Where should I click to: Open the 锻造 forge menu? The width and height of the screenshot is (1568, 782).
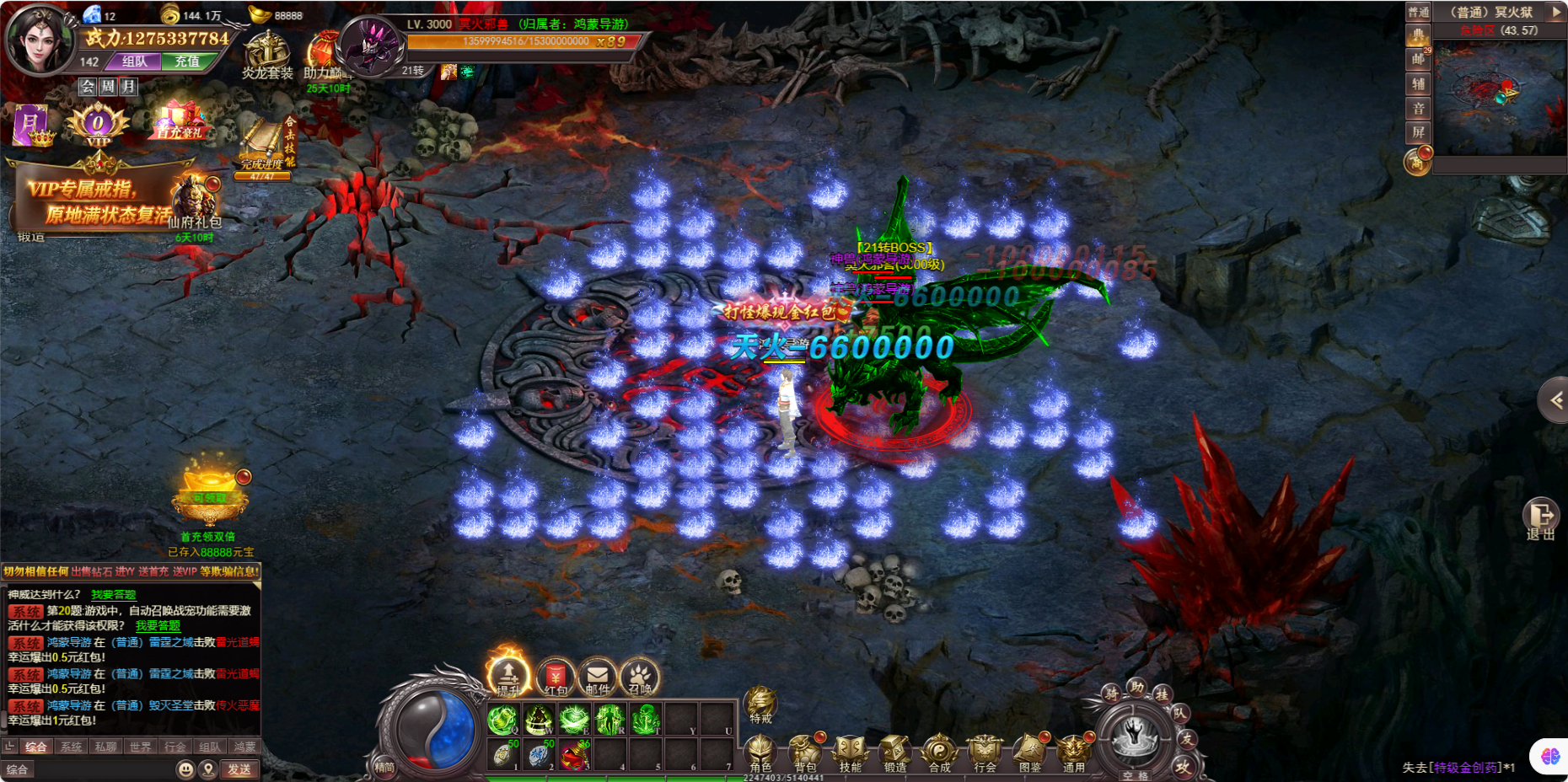coord(894,752)
